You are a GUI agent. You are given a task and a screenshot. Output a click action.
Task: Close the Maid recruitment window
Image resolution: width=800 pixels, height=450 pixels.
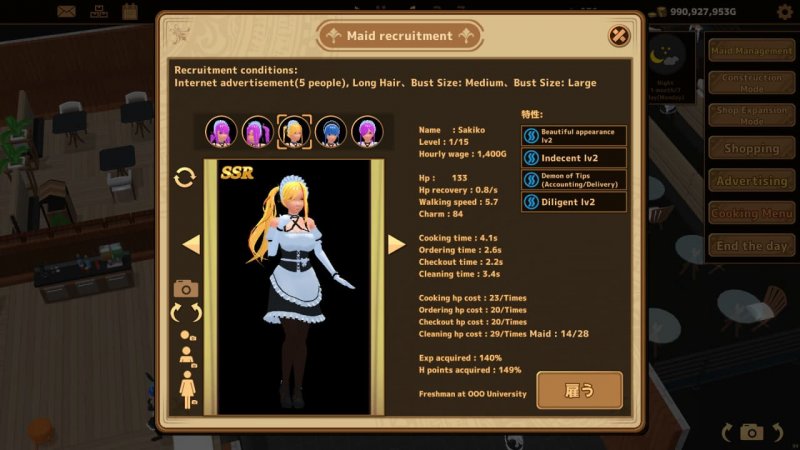619,36
